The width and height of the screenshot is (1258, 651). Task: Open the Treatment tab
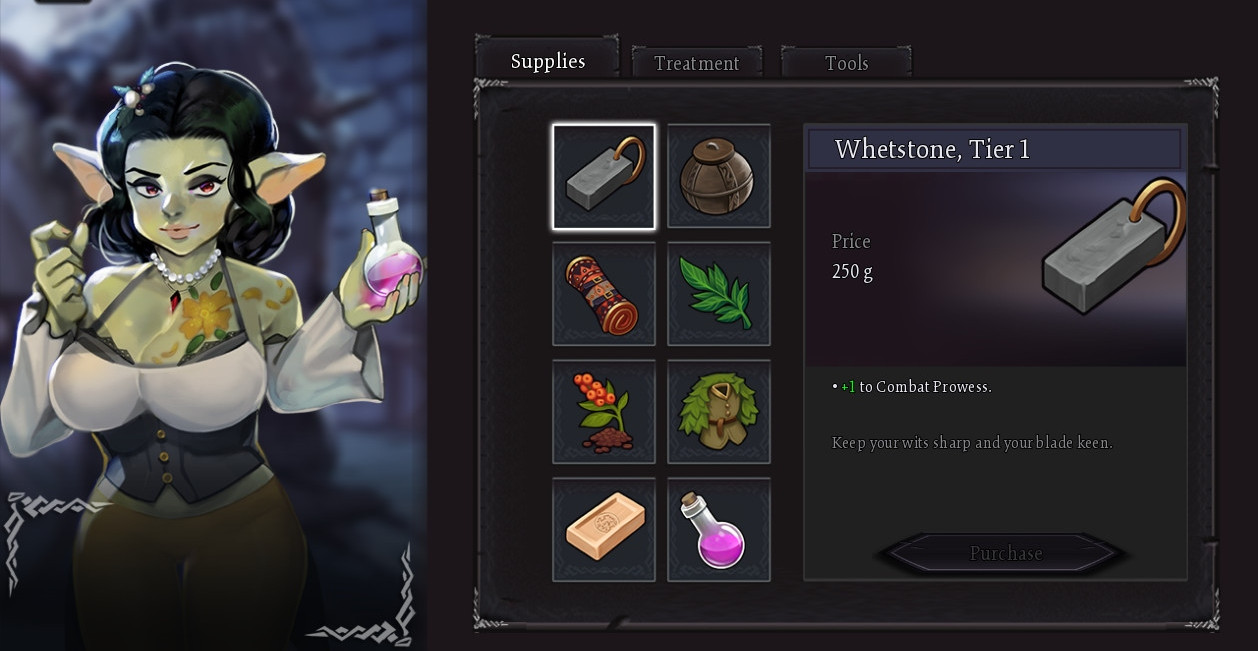coord(696,63)
